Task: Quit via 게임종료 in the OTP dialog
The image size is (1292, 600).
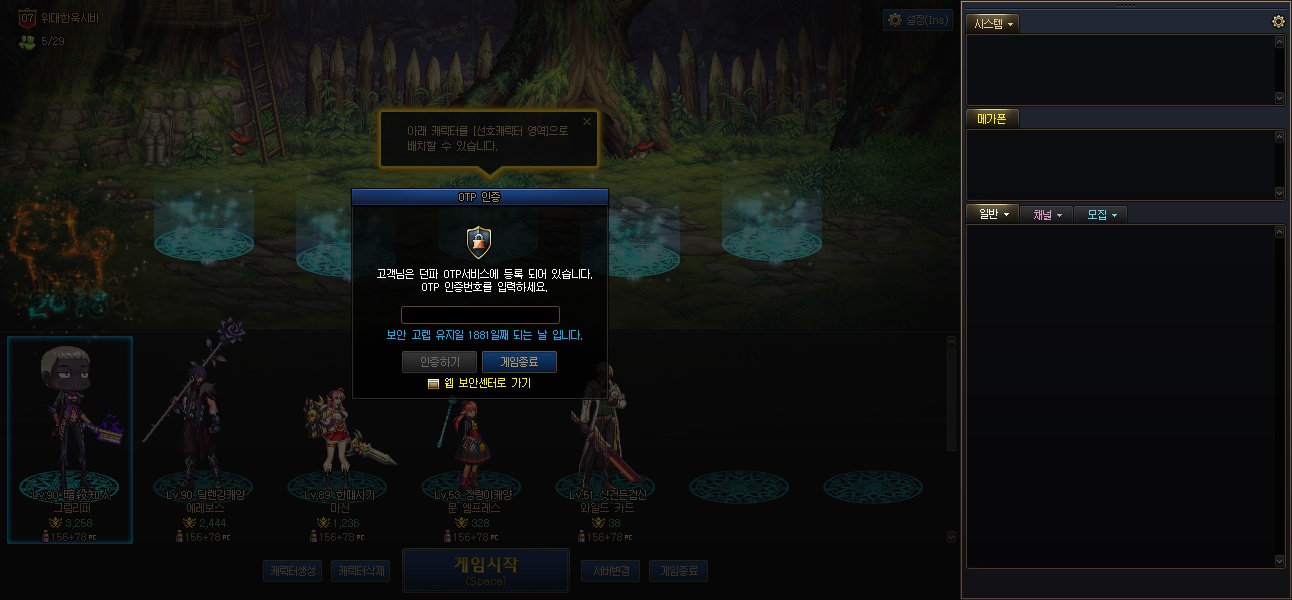Action: point(519,362)
